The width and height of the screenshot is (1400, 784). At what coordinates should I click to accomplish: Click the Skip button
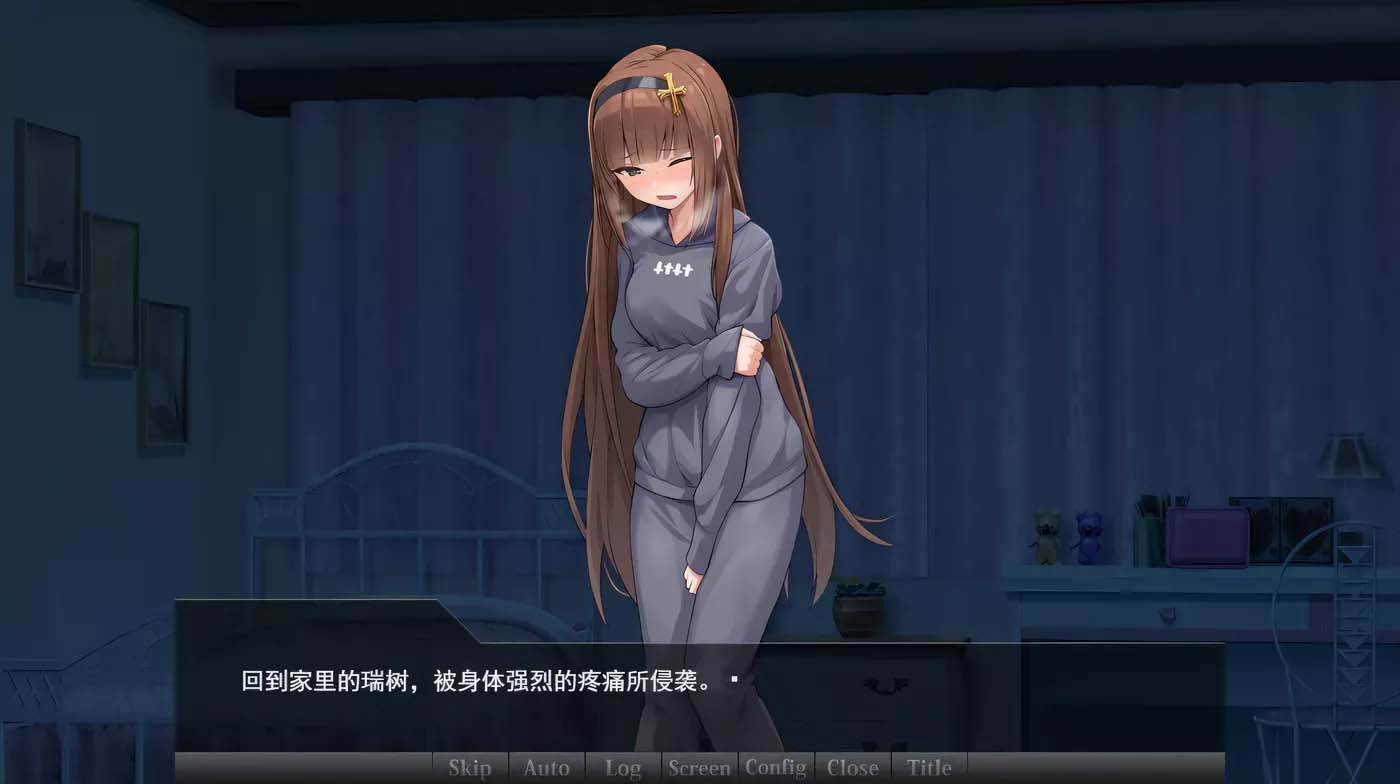point(468,768)
